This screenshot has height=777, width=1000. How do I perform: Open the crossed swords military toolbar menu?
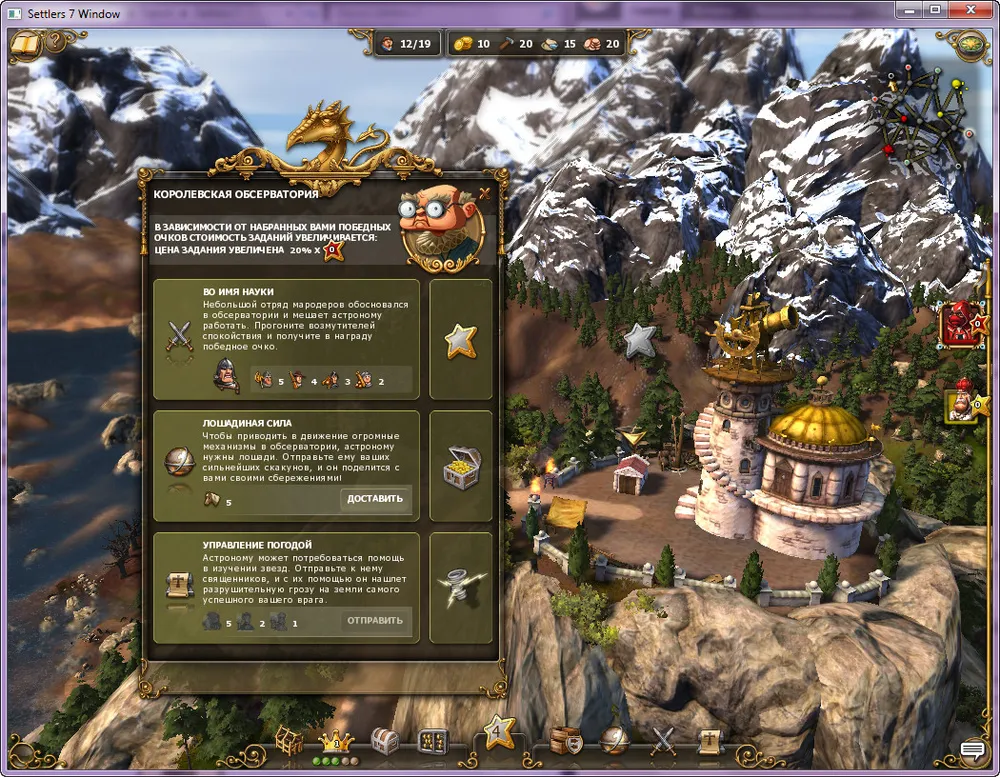click(663, 741)
